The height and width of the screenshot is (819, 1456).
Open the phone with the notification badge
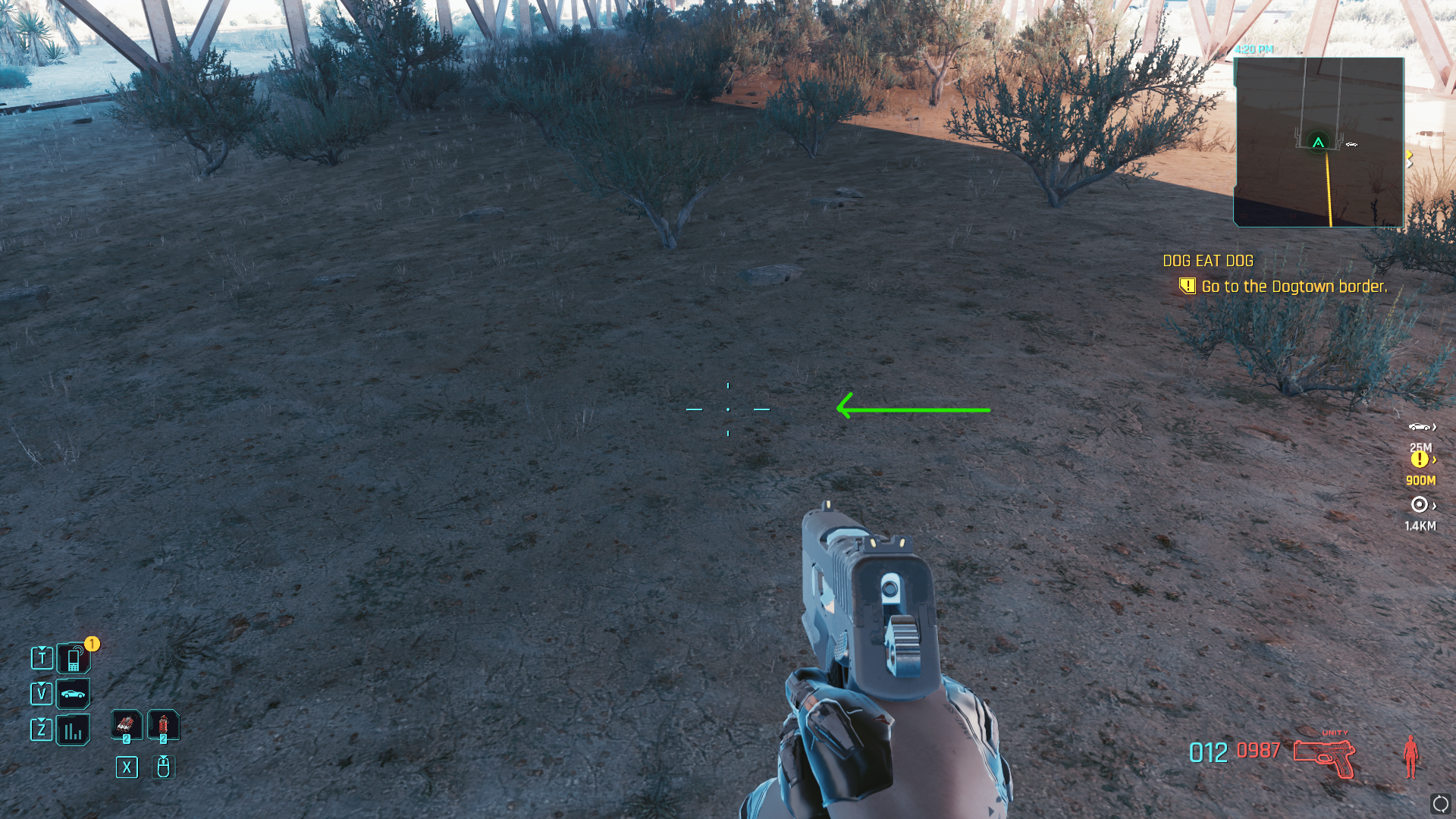tap(74, 658)
